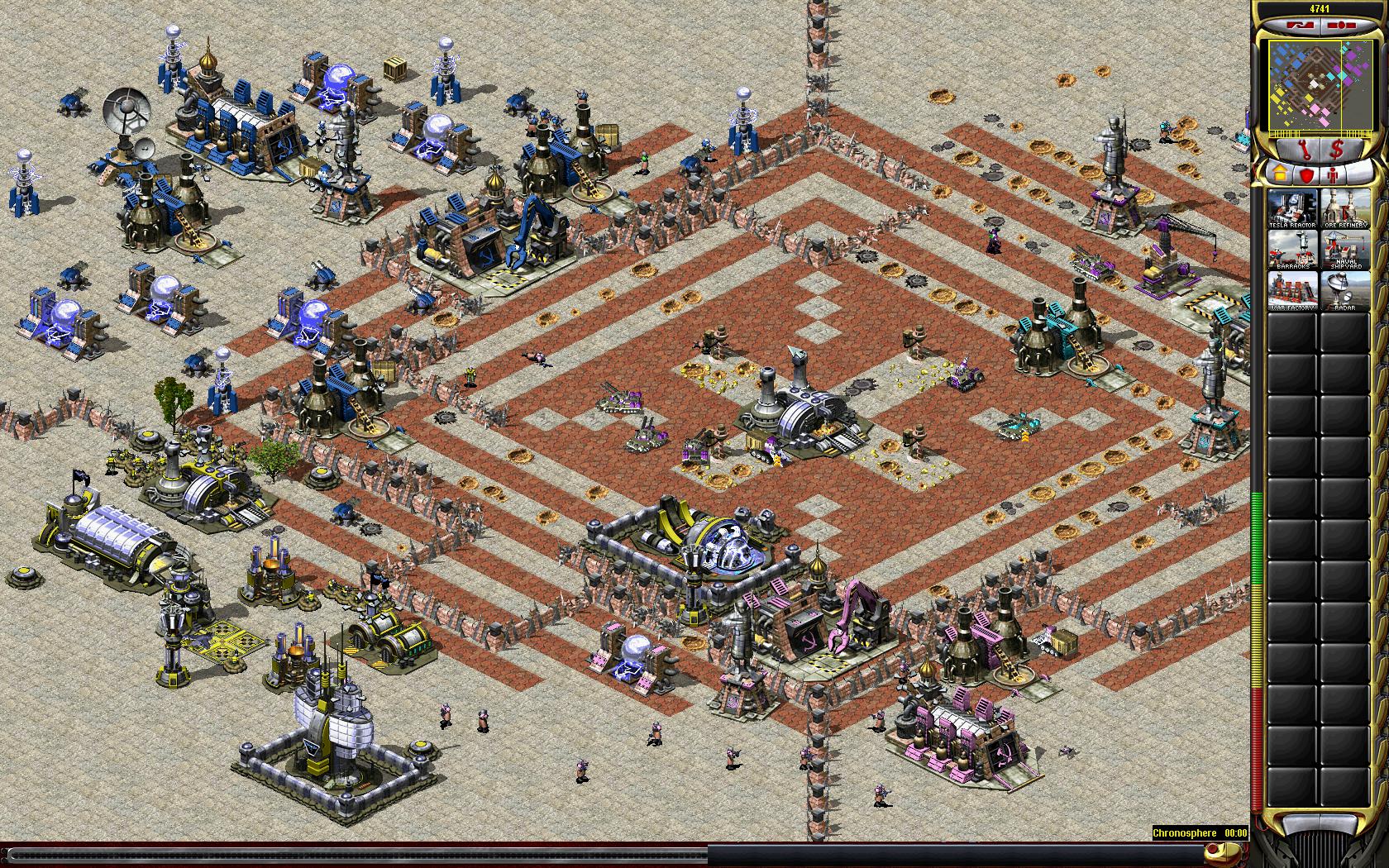
Task: Build an Ore Refinery
Action: (x=1345, y=208)
